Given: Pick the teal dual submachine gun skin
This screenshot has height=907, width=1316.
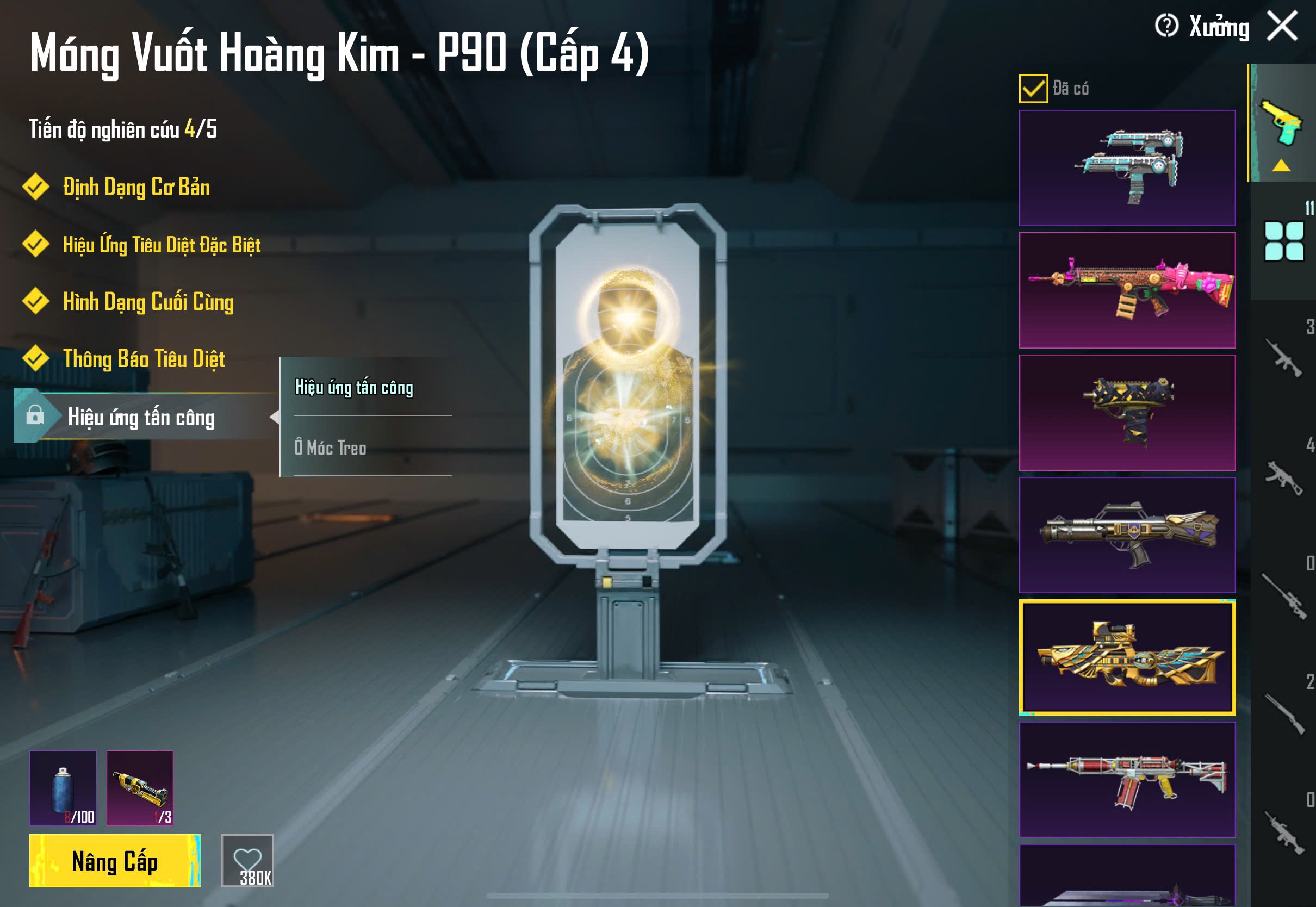Looking at the screenshot, I should tap(1127, 168).
